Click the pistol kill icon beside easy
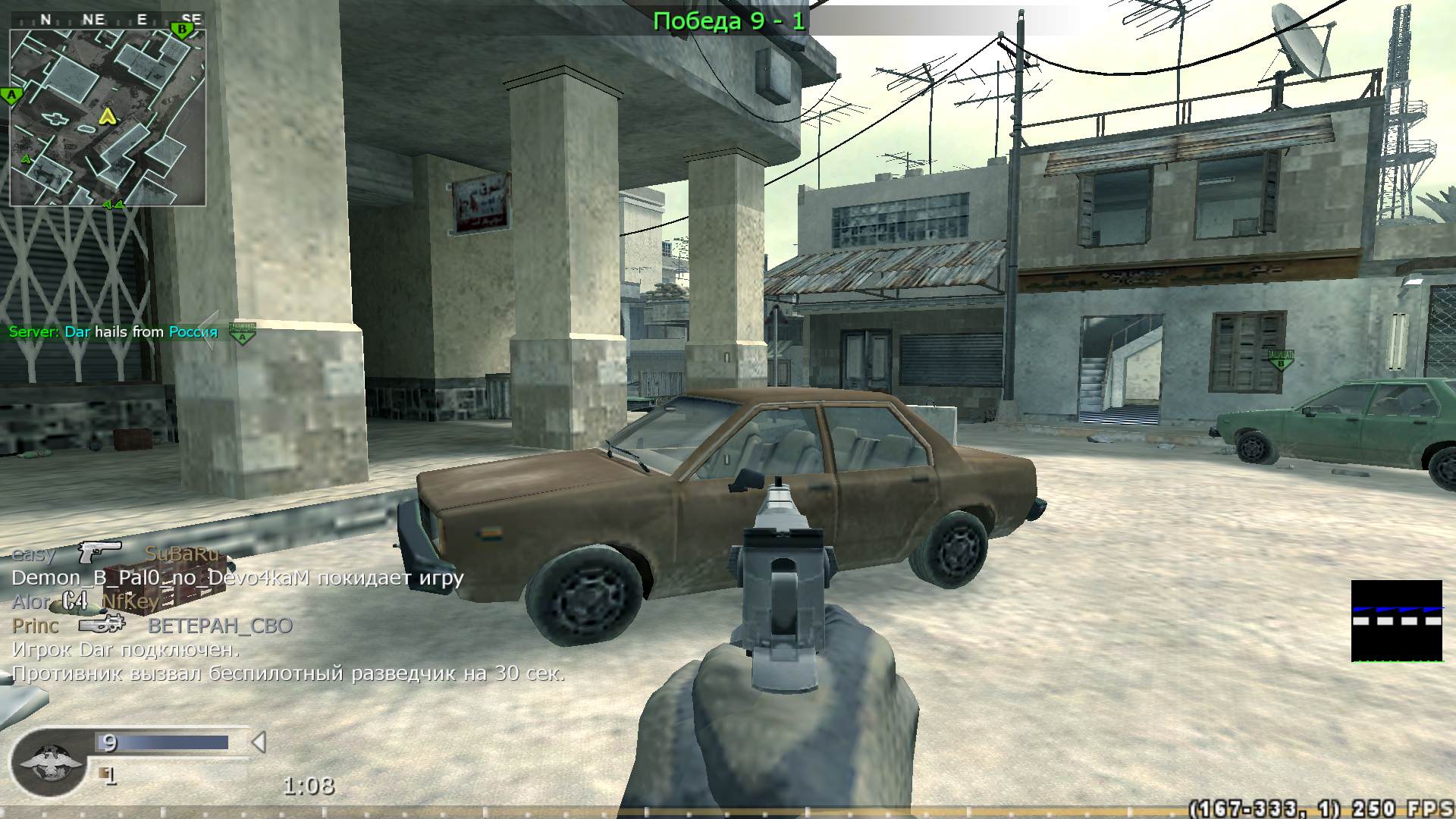 coord(99,550)
